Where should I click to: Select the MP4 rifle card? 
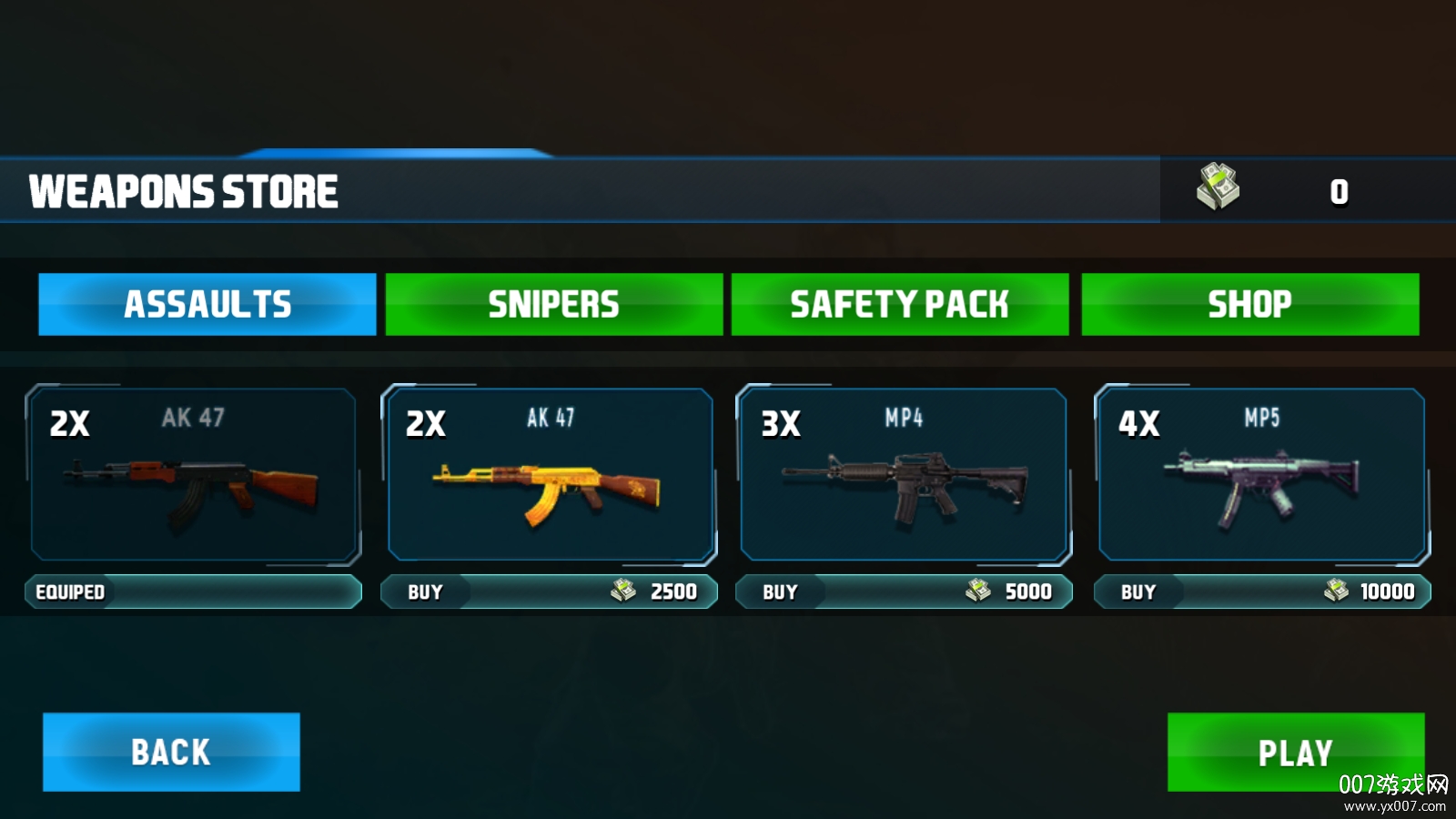[x=904, y=475]
